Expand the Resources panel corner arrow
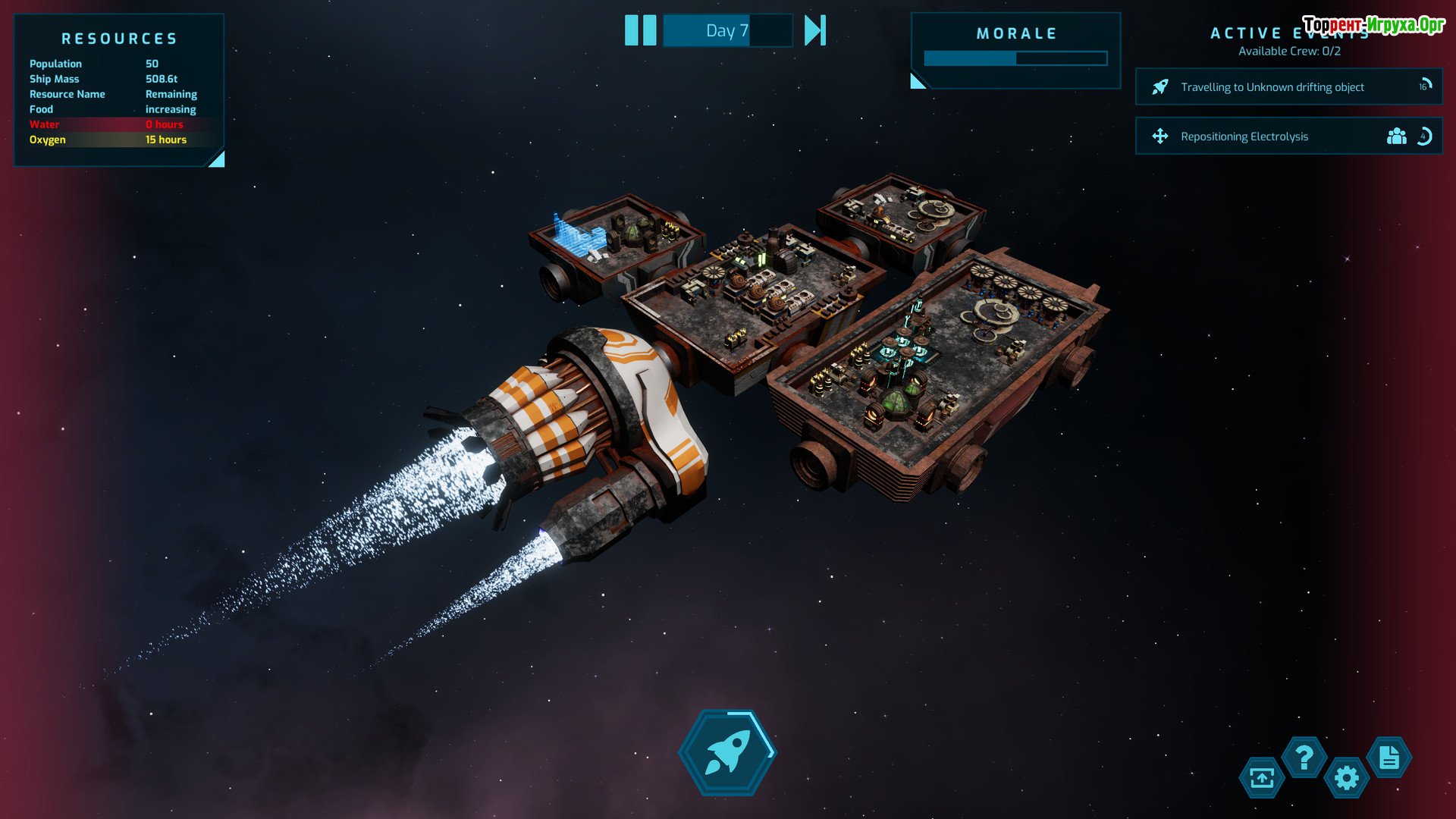Image resolution: width=1456 pixels, height=819 pixels. pyautogui.click(x=218, y=159)
